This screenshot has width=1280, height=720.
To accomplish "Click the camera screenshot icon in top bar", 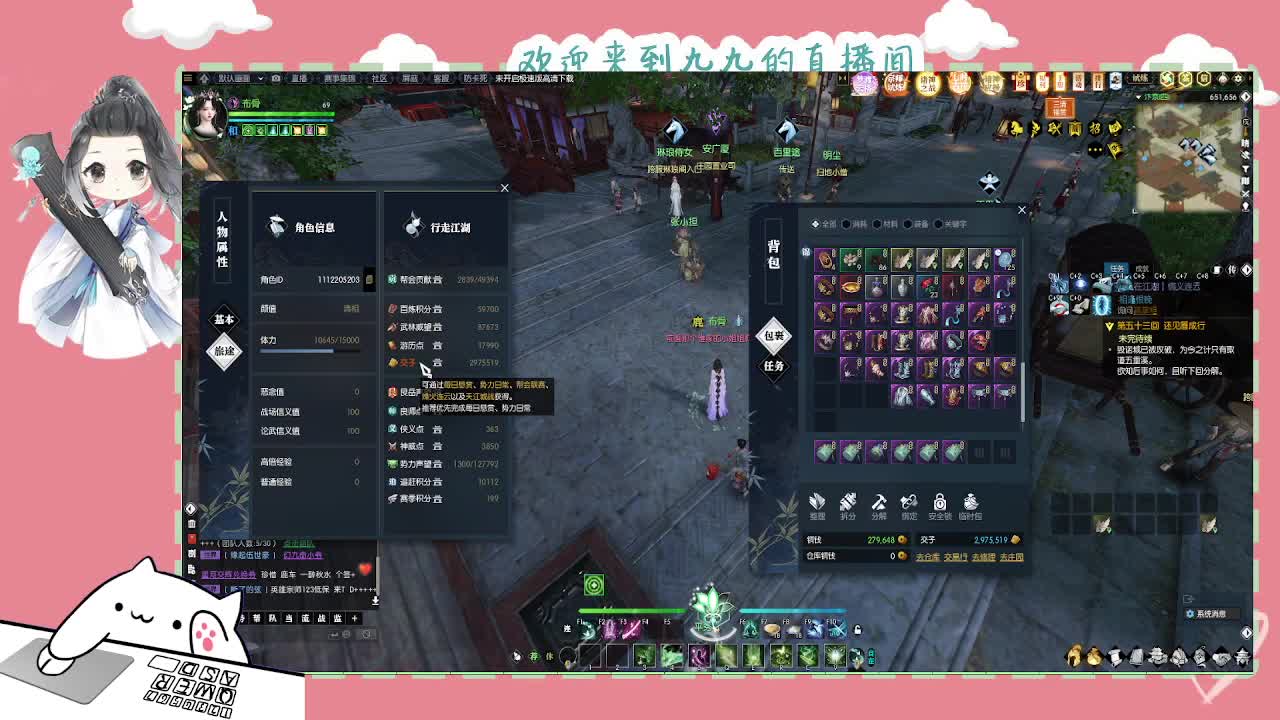I will (x=276, y=77).
